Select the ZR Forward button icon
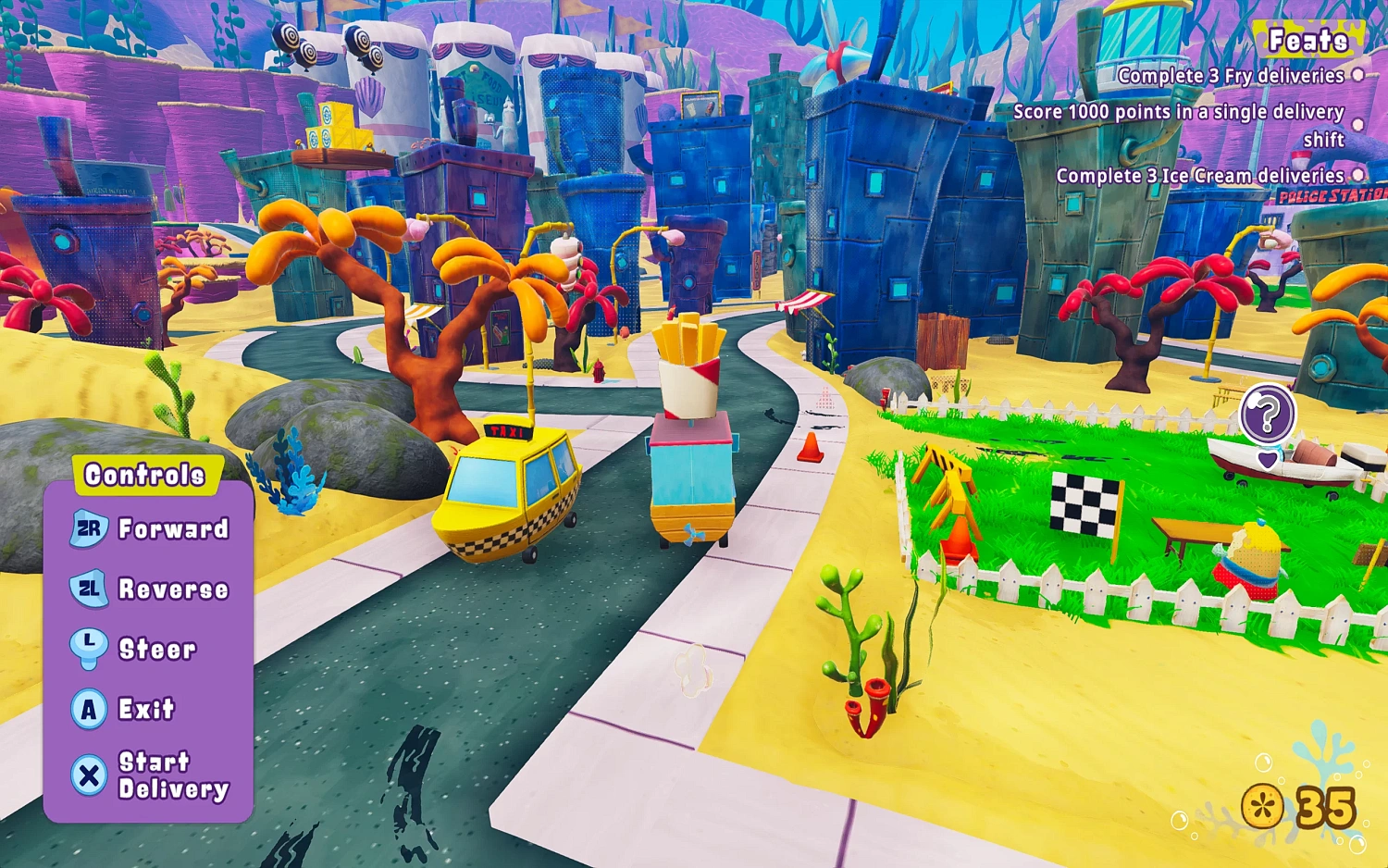Viewport: 1388px width, 868px height. (x=88, y=528)
